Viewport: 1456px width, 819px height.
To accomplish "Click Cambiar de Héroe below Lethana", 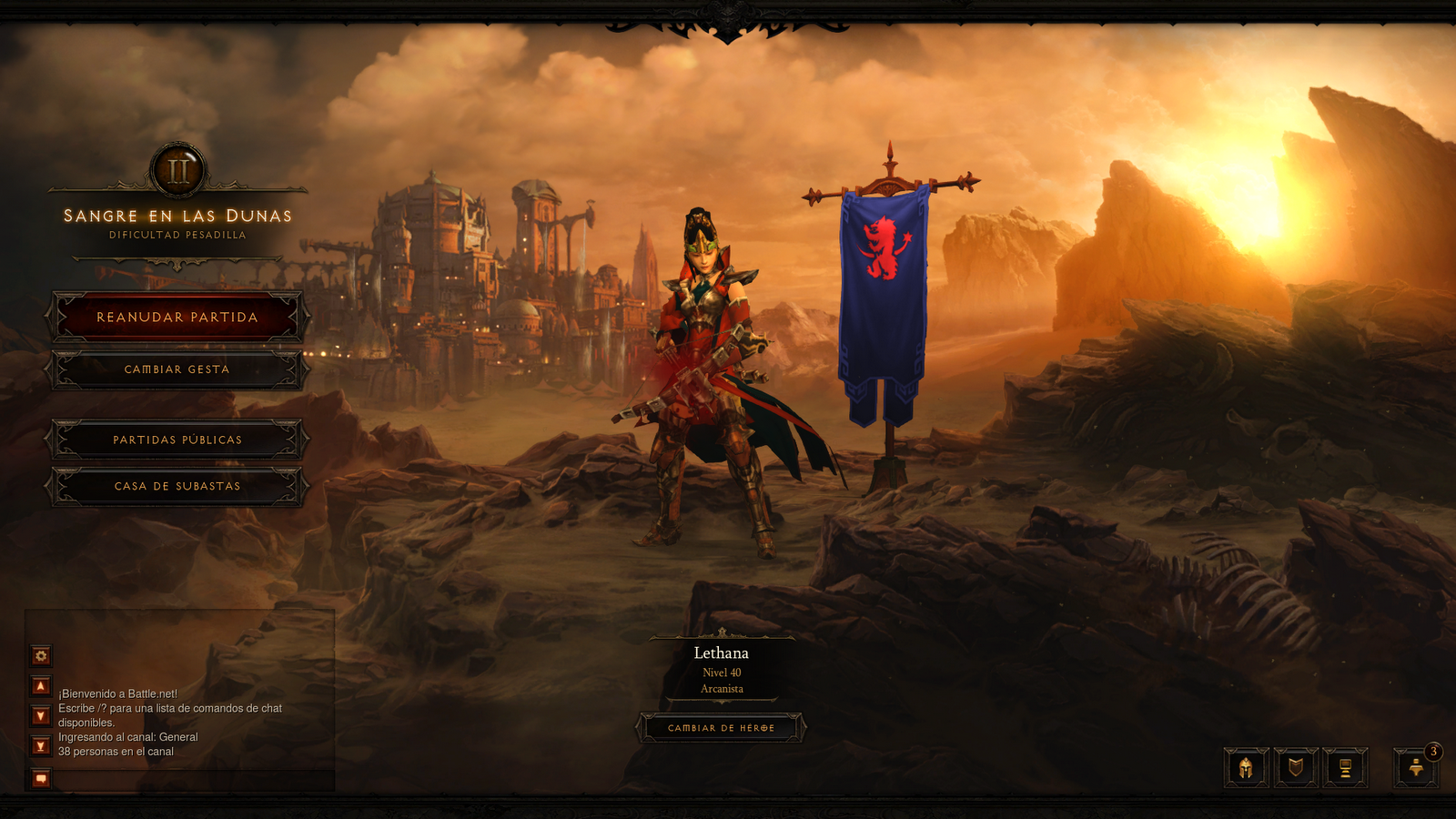I will coord(723,728).
